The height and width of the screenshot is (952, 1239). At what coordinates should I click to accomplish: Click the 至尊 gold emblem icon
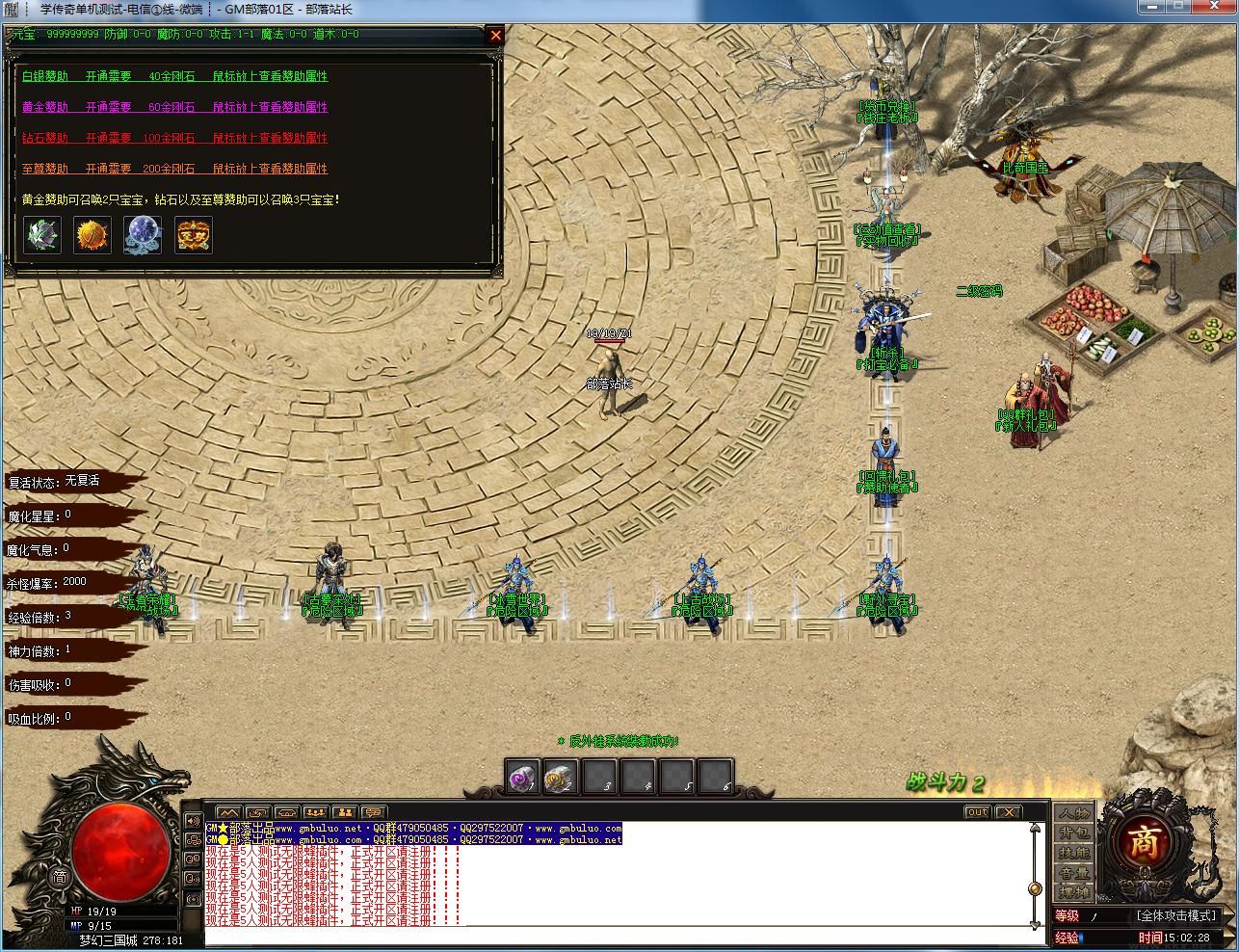[x=194, y=234]
